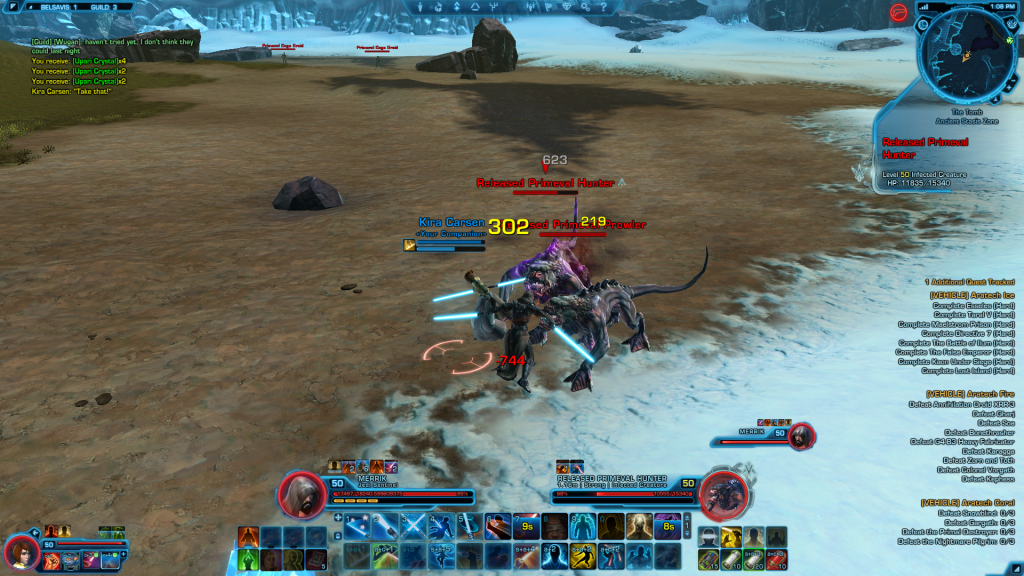Click the red notification icon beside the minimap
1024x576 pixels.
coord(897,12)
